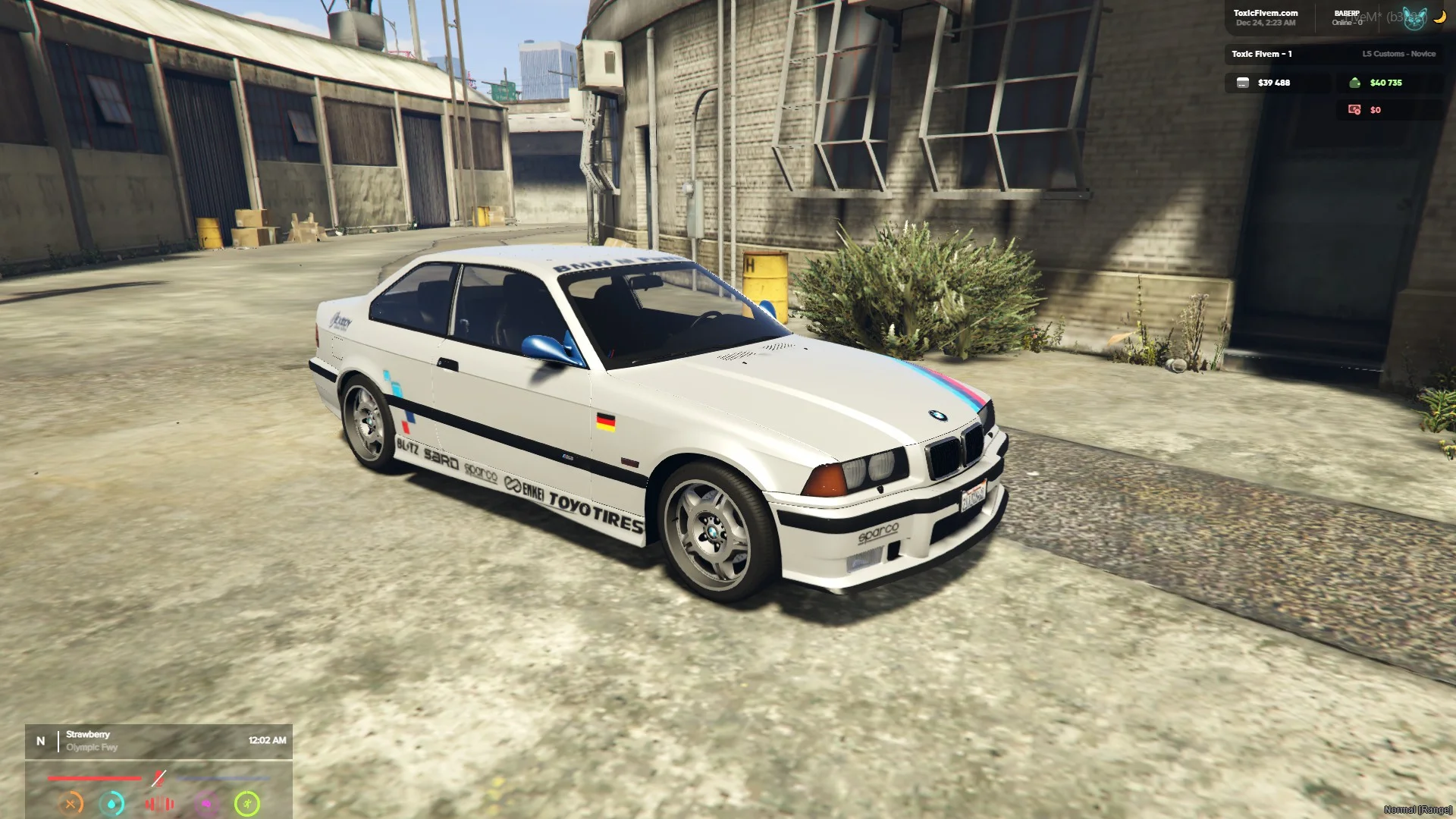Toggle the muted microphone icon
Image resolution: width=1456 pixels, height=819 pixels.
pyautogui.click(x=158, y=778)
